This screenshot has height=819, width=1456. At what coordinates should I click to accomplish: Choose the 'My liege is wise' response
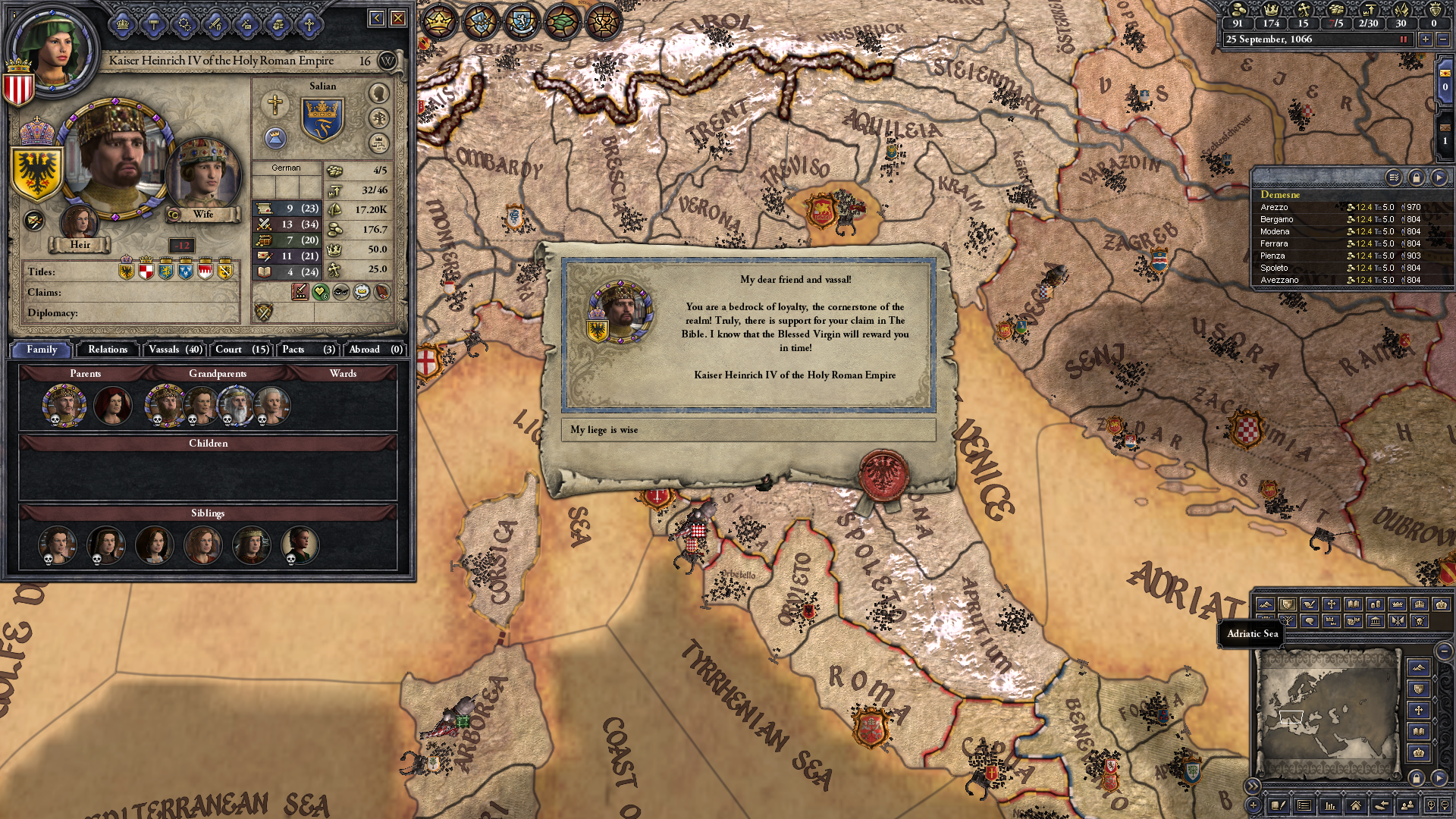tap(747, 430)
